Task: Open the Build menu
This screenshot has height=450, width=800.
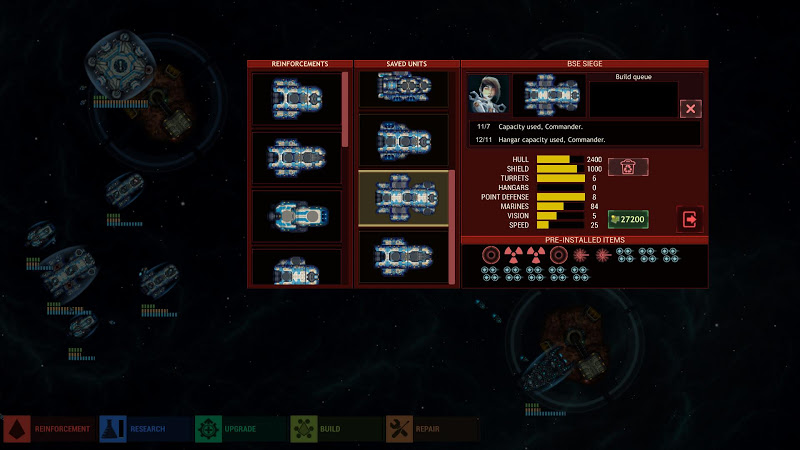Action: (335, 429)
